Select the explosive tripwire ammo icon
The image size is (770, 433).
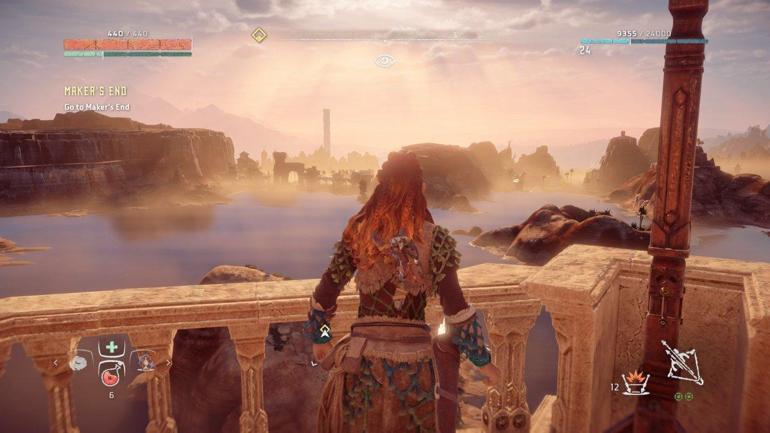click(636, 381)
